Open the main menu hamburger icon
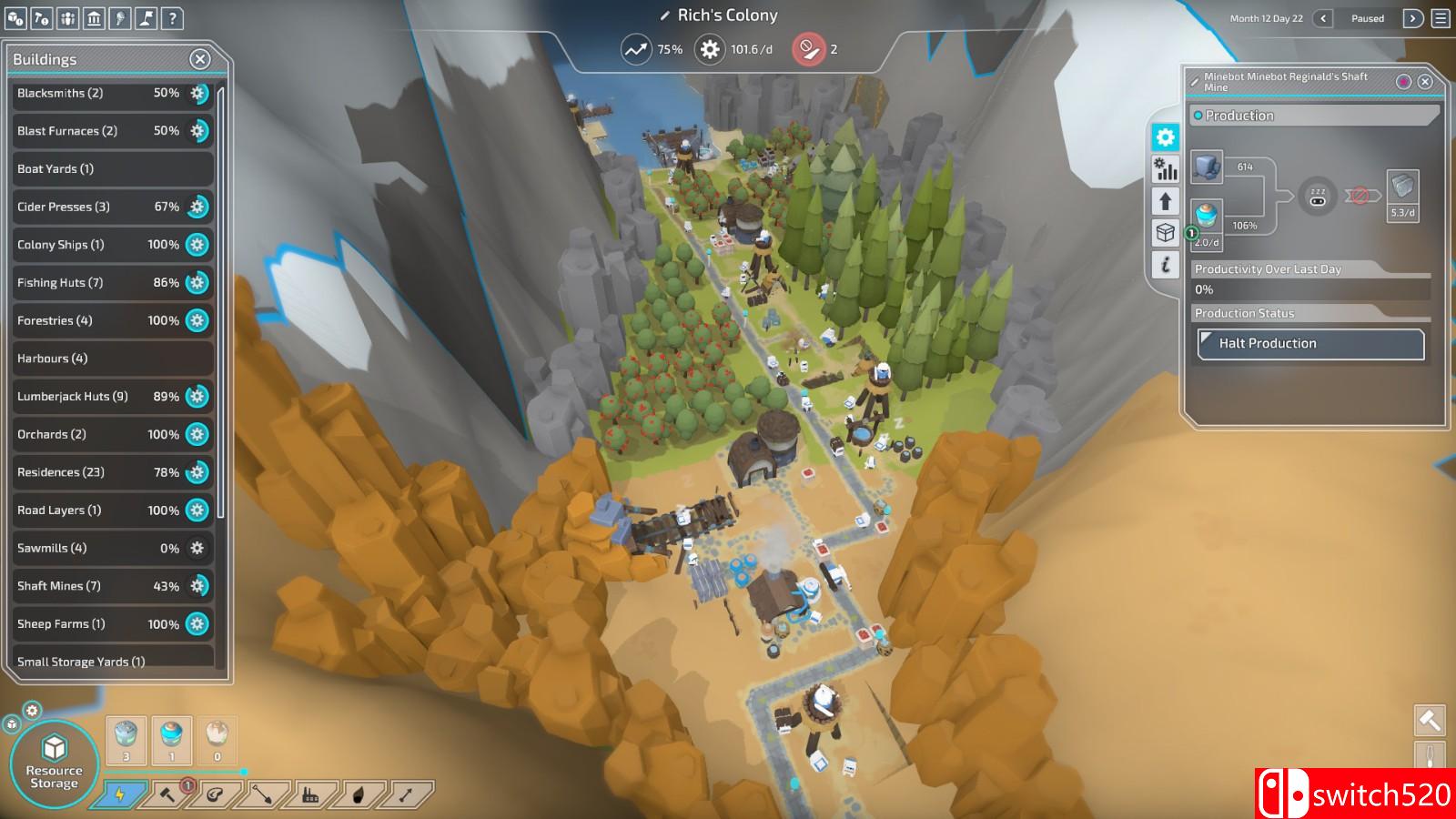This screenshot has width=1456, height=819. point(1441,18)
